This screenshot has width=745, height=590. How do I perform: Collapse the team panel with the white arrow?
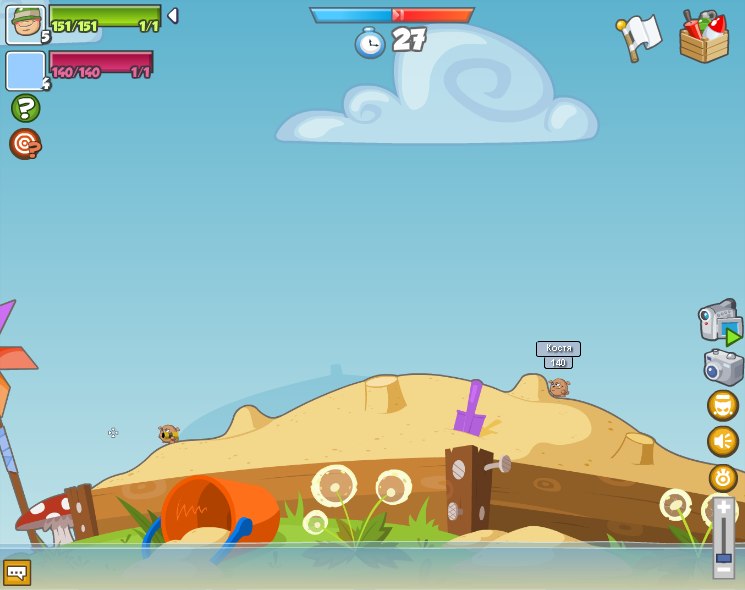[172, 16]
